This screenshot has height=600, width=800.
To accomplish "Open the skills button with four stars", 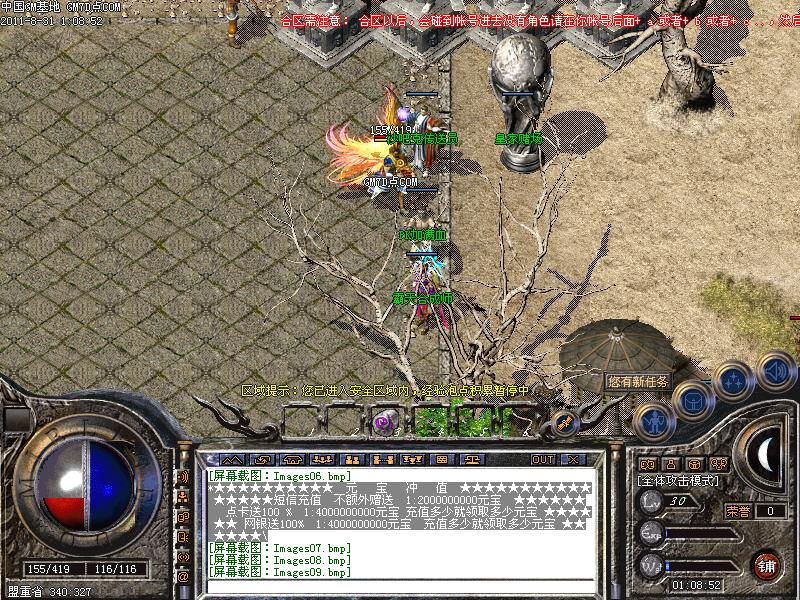I will tap(733, 381).
